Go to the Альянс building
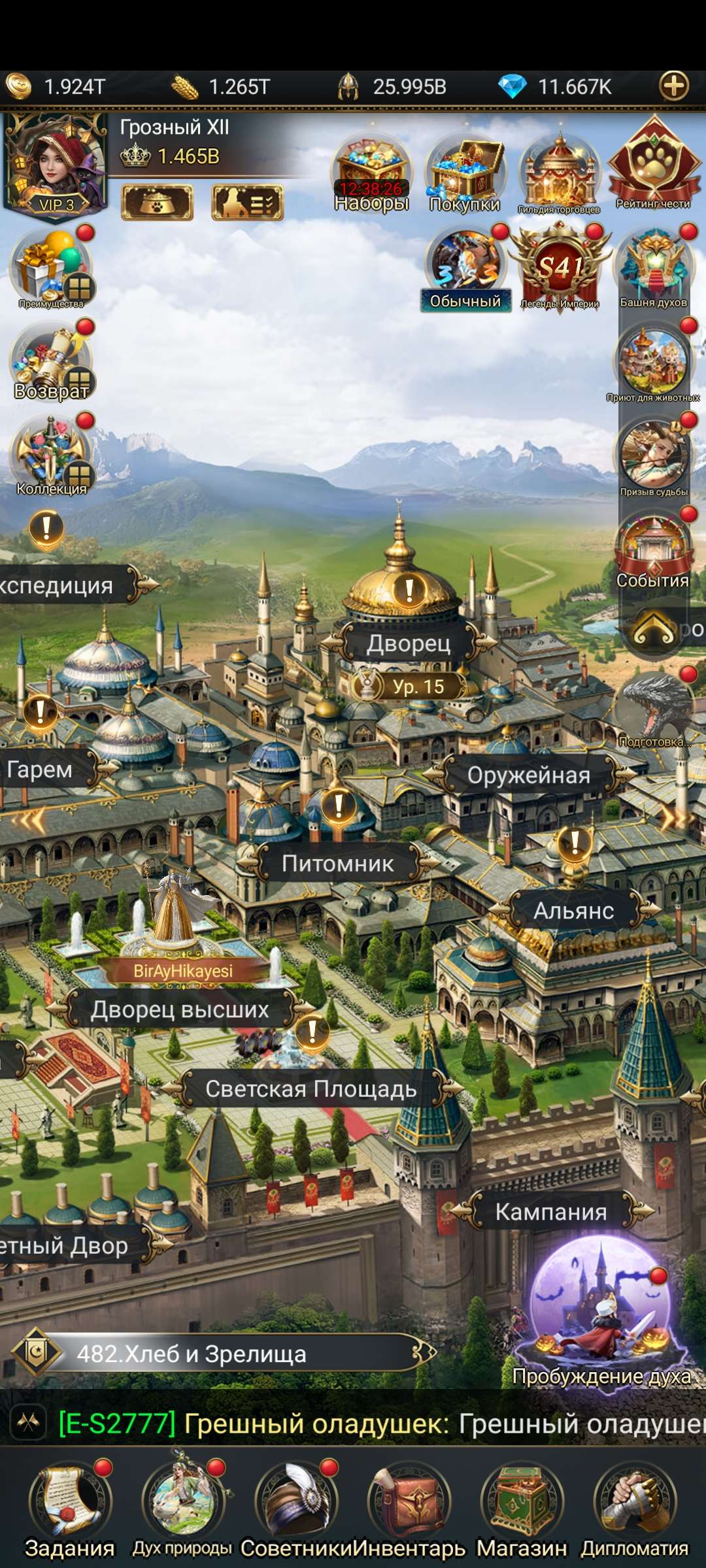The height and width of the screenshot is (1568, 706). point(574,911)
